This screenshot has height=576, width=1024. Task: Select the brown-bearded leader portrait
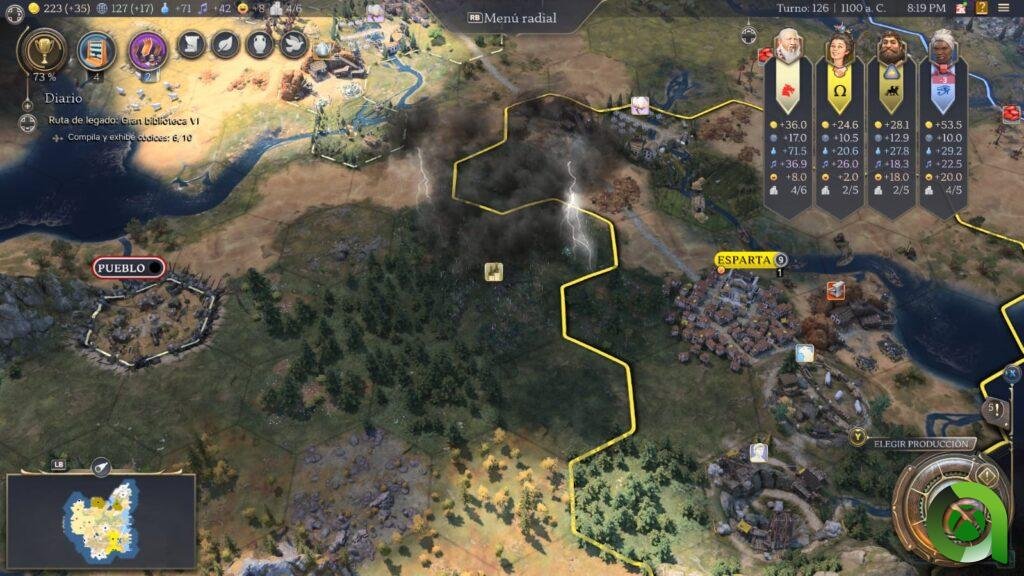(891, 48)
